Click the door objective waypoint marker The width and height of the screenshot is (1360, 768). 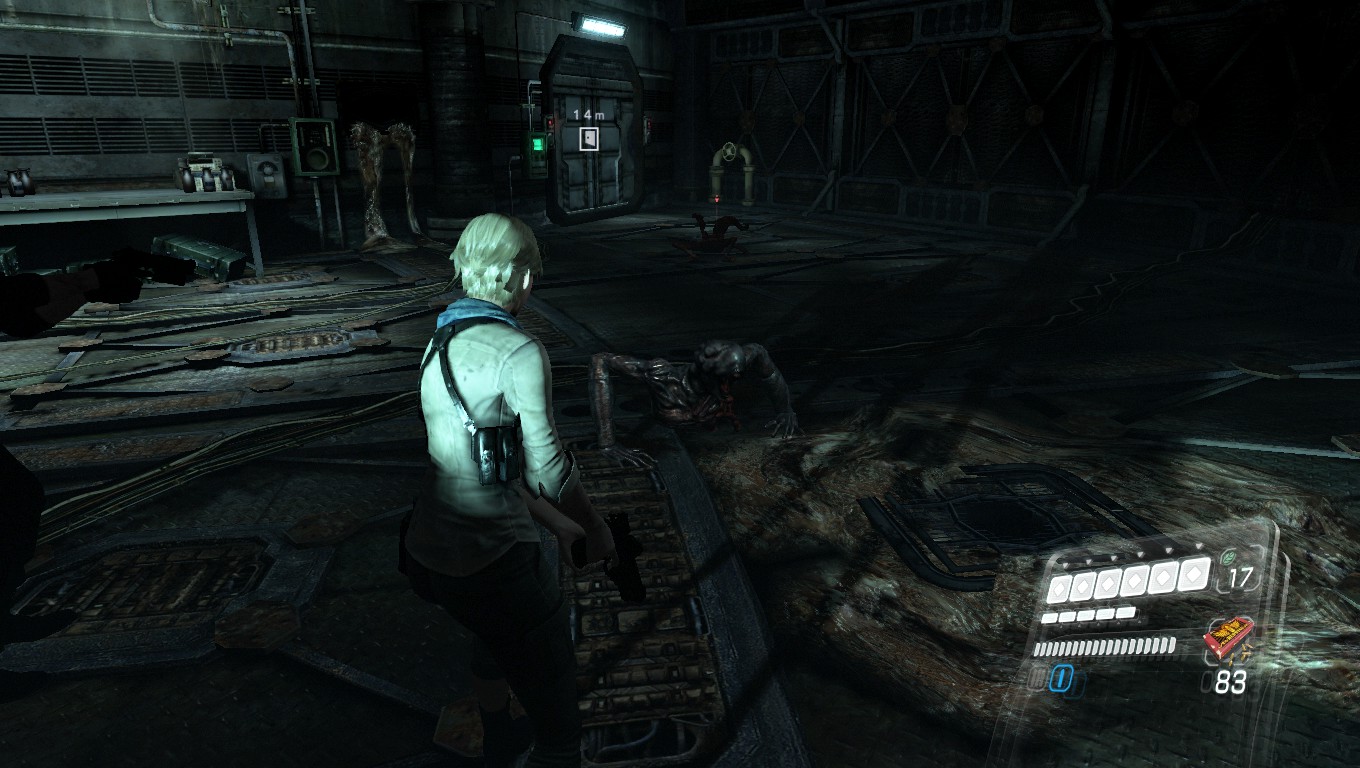(590, 138)
